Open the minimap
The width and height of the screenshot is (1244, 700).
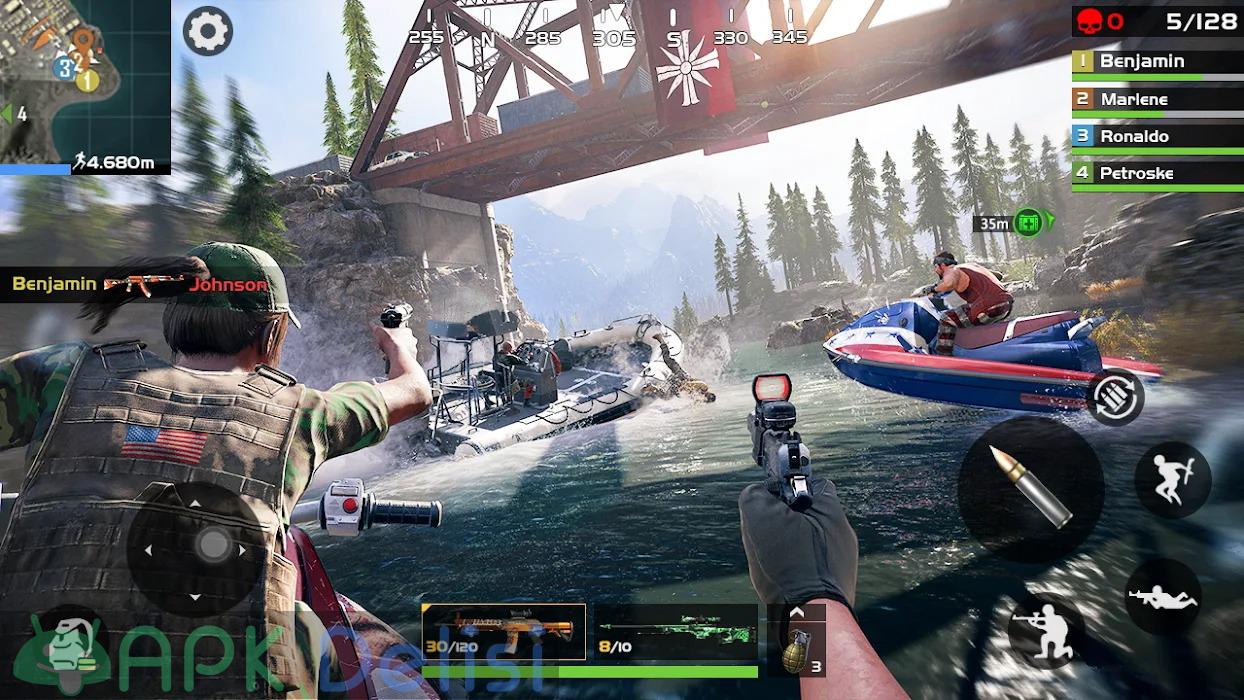click(x=84, y=80)
